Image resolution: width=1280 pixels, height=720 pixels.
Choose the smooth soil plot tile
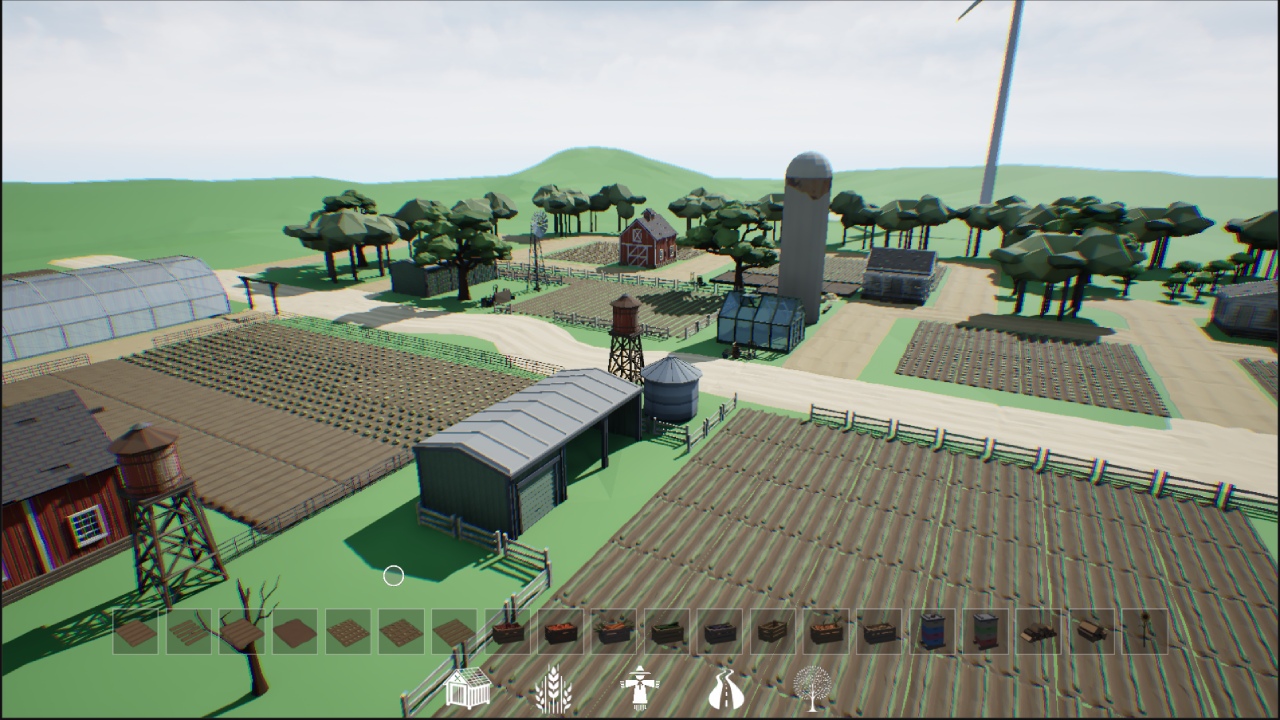tap(294, 632)
